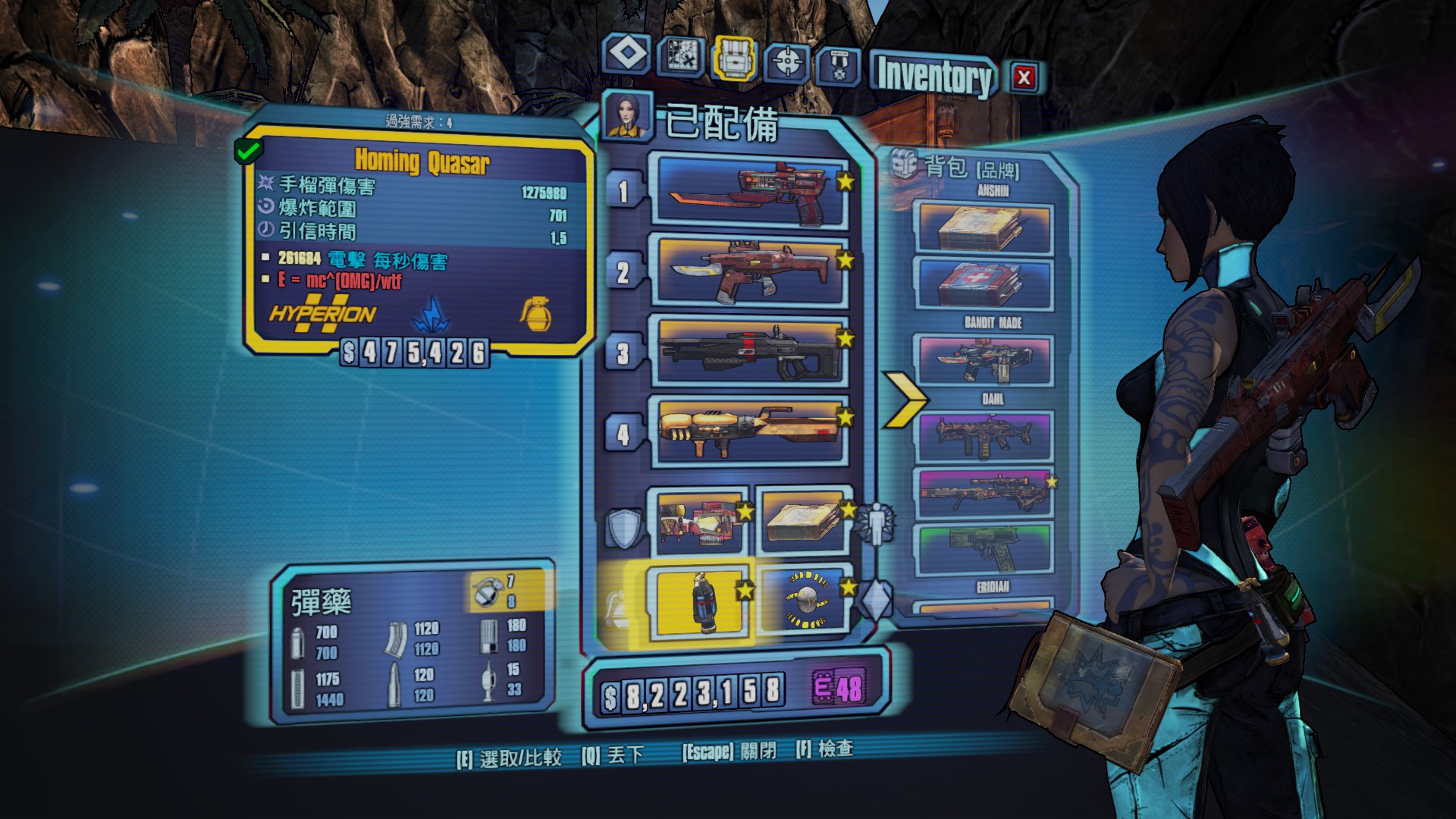This screenshot has width=1456, height=819.
Task: Select the backpack inventory tab
Action: (734, 58)
